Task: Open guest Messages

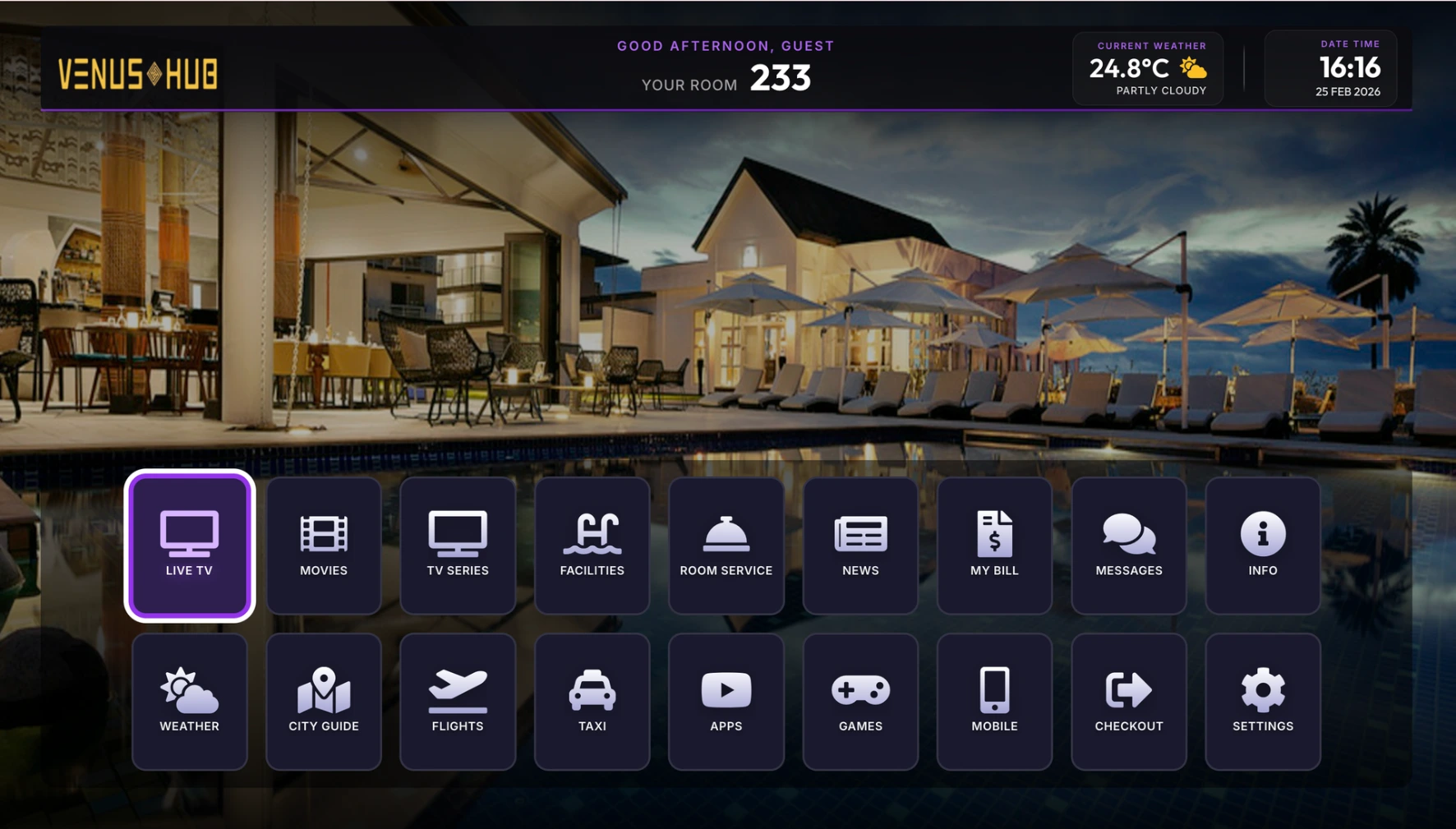Action: click(x=1128, y=545)
